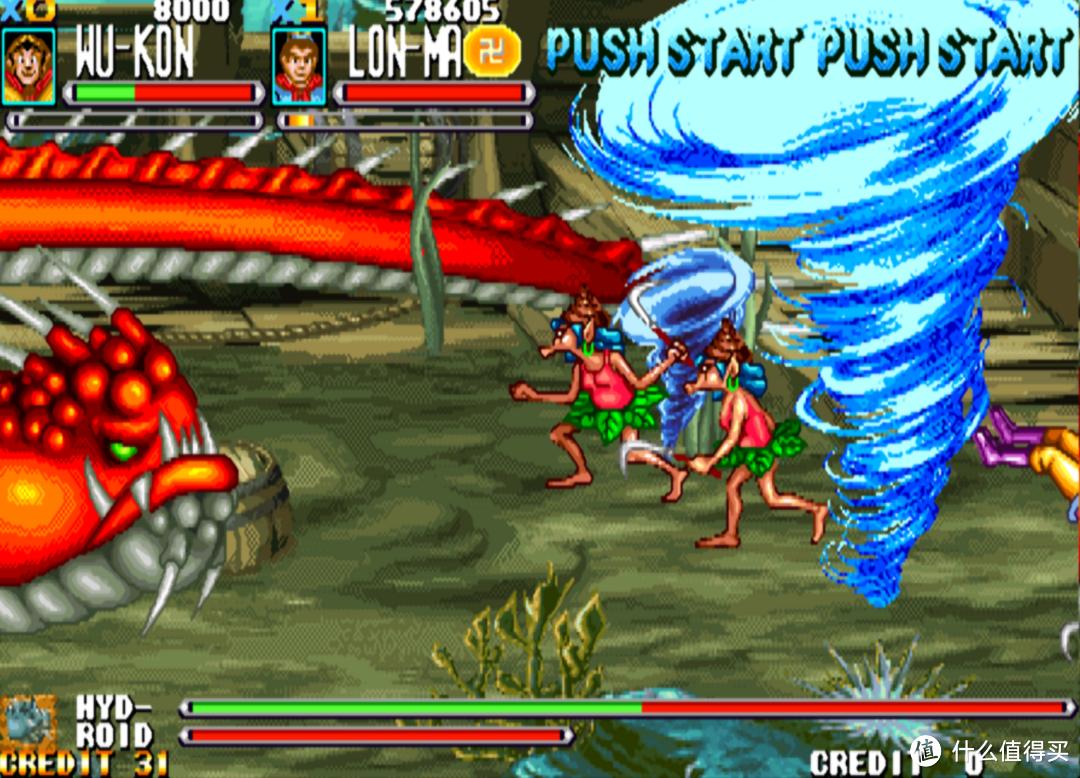
Task: Click the gold item icon beside Lon-Ma
Action: (x=492, y=50)
